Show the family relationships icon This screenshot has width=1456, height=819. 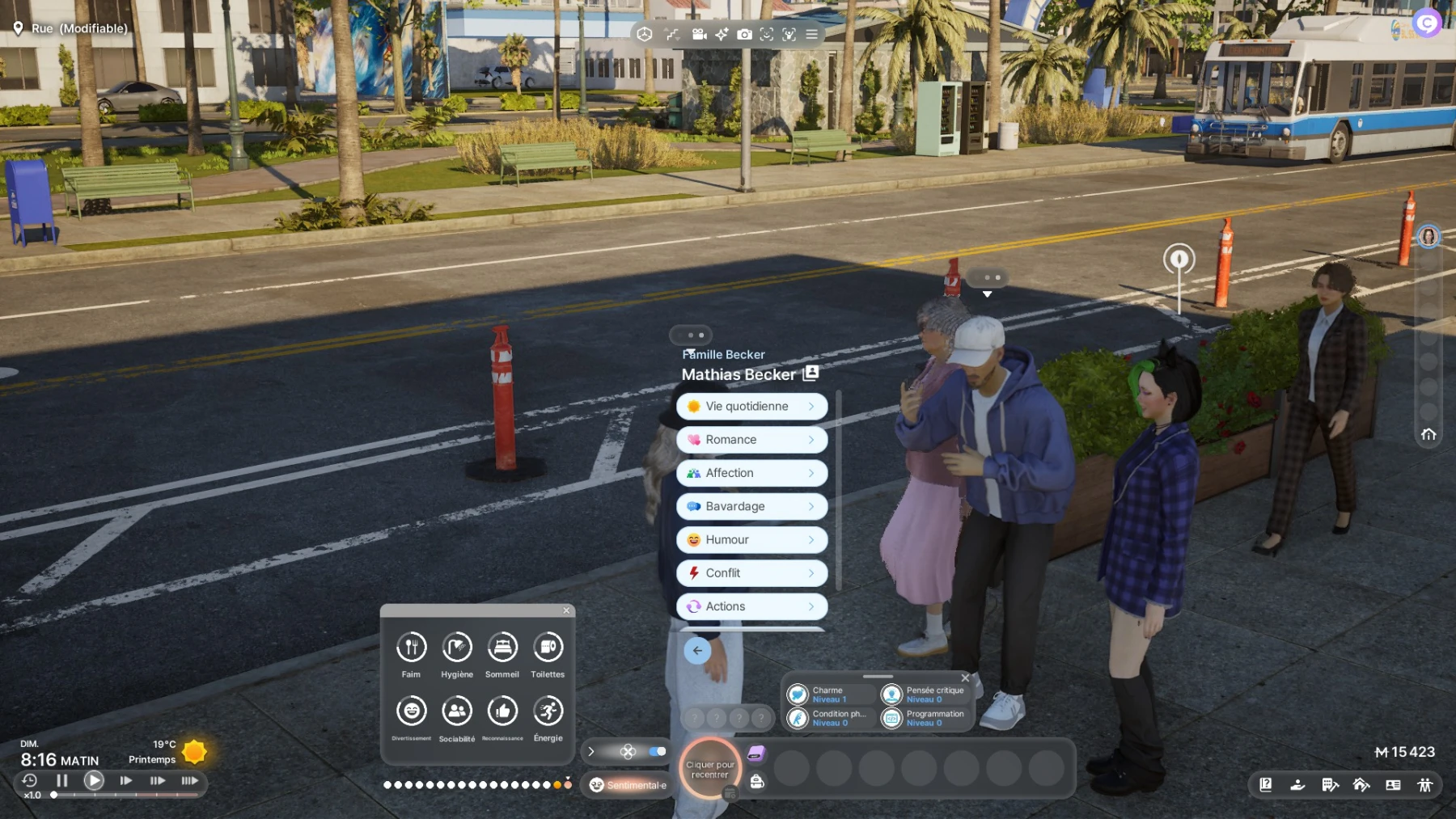[x=1425, y=785]
